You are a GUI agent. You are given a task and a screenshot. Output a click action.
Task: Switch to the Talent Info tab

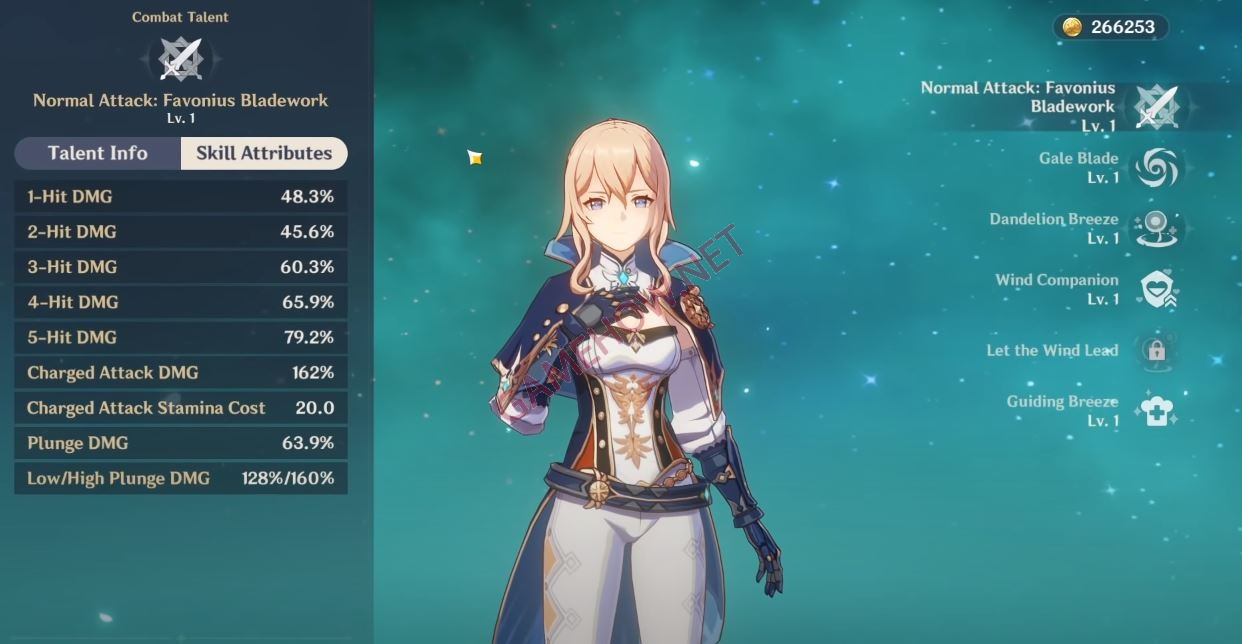click(98, 153)
